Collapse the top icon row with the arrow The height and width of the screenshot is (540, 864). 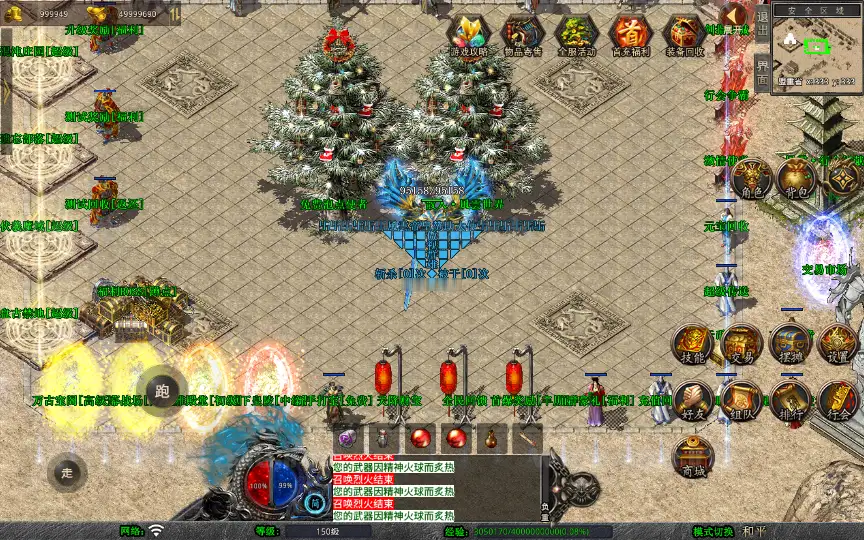coord(735,15)
